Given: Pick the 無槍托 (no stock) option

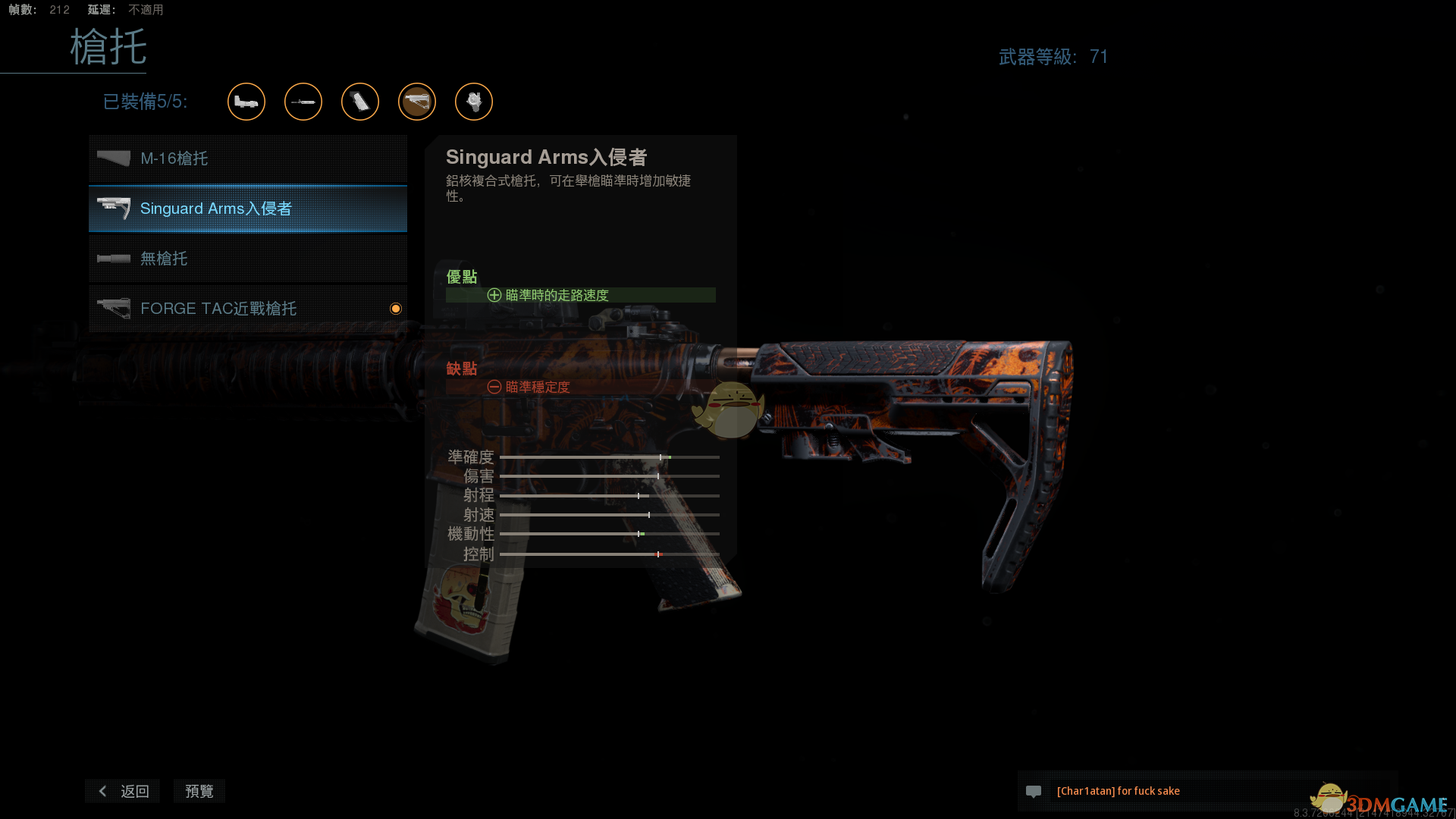Looking at the screenshot, I should pyautogui.click(x=247, y=259).
